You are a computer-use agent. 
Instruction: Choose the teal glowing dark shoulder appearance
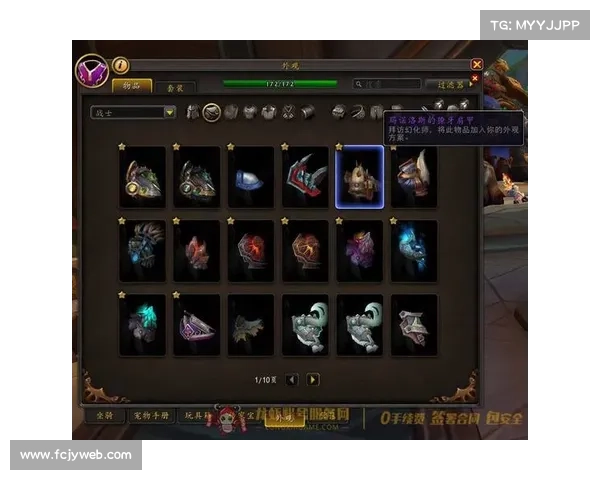142,324
